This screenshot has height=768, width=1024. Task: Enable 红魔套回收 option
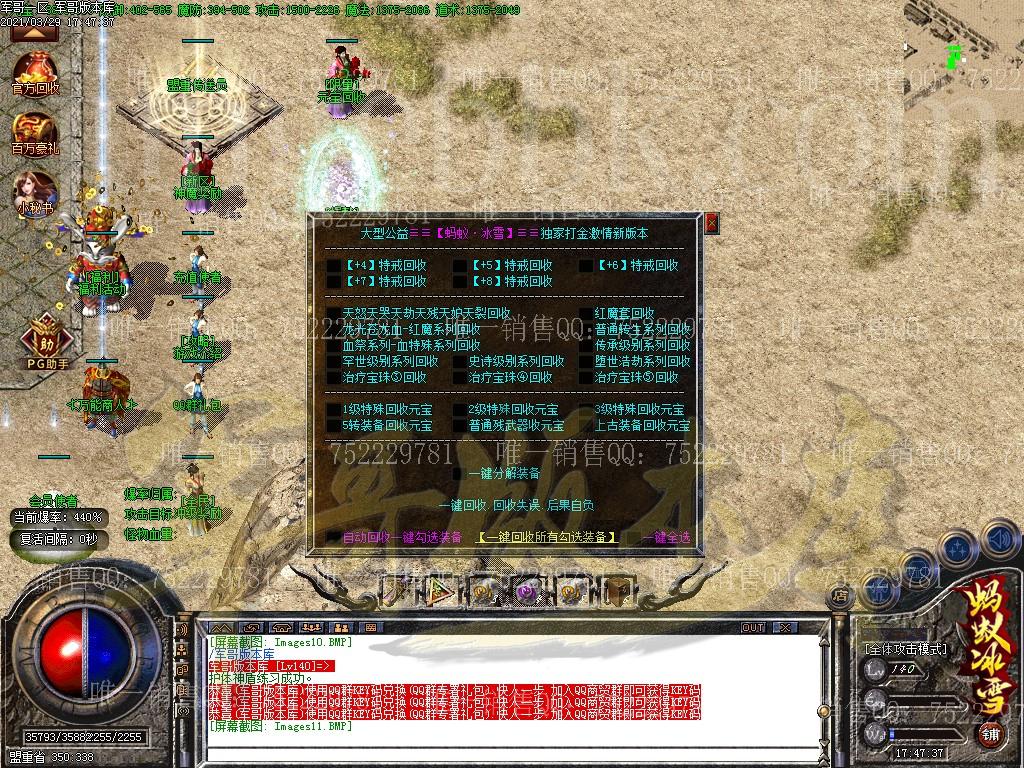click(586, 314)
